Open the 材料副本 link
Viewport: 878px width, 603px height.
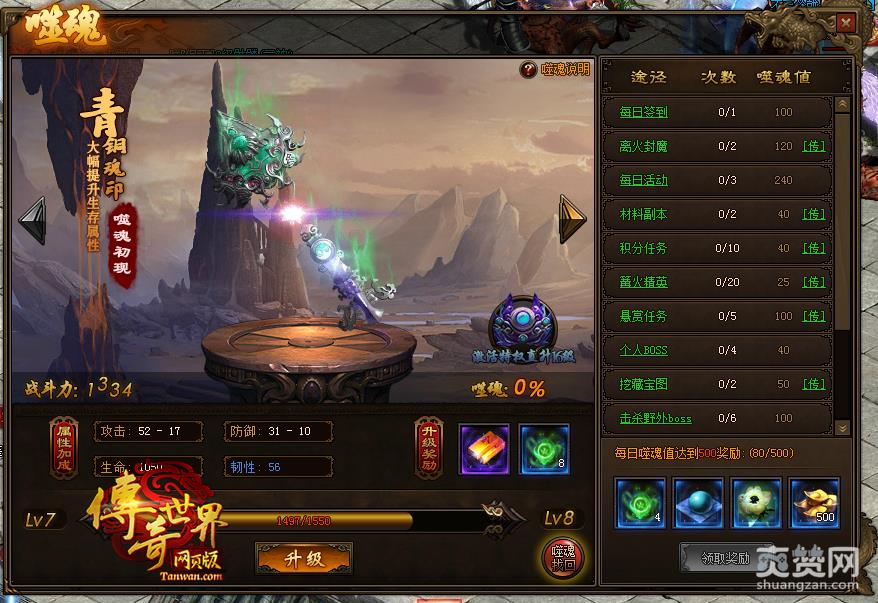pos(643,214)
